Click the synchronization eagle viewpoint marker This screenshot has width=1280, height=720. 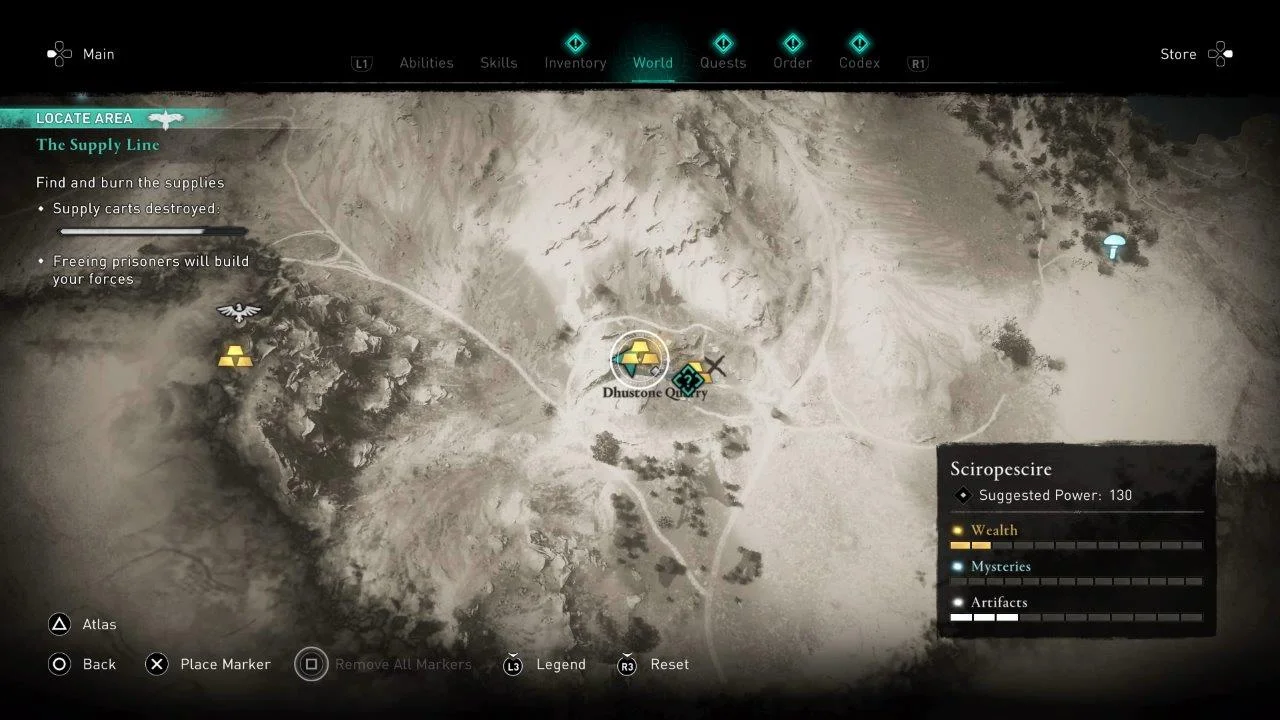(239, 314)
